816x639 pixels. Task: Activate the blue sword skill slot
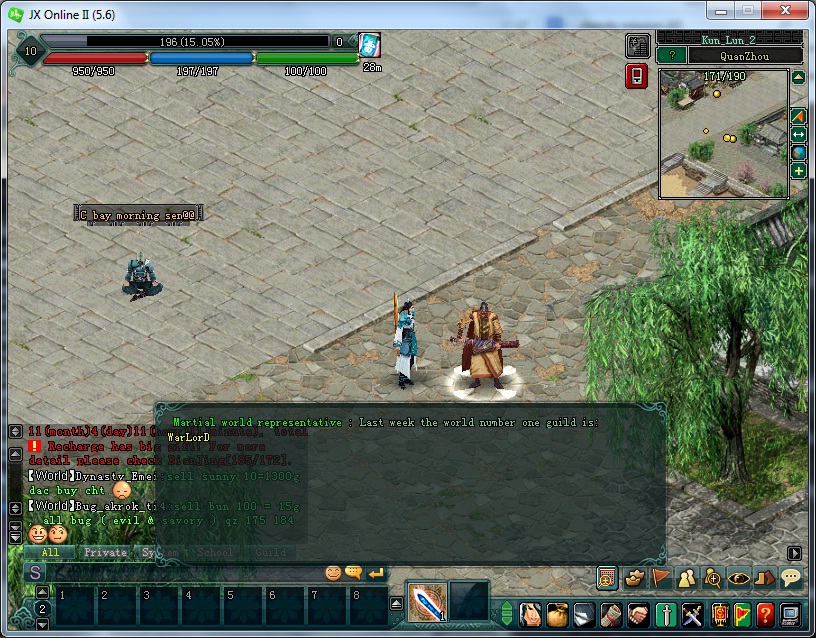pyautogui.click(x=426, y=603)
